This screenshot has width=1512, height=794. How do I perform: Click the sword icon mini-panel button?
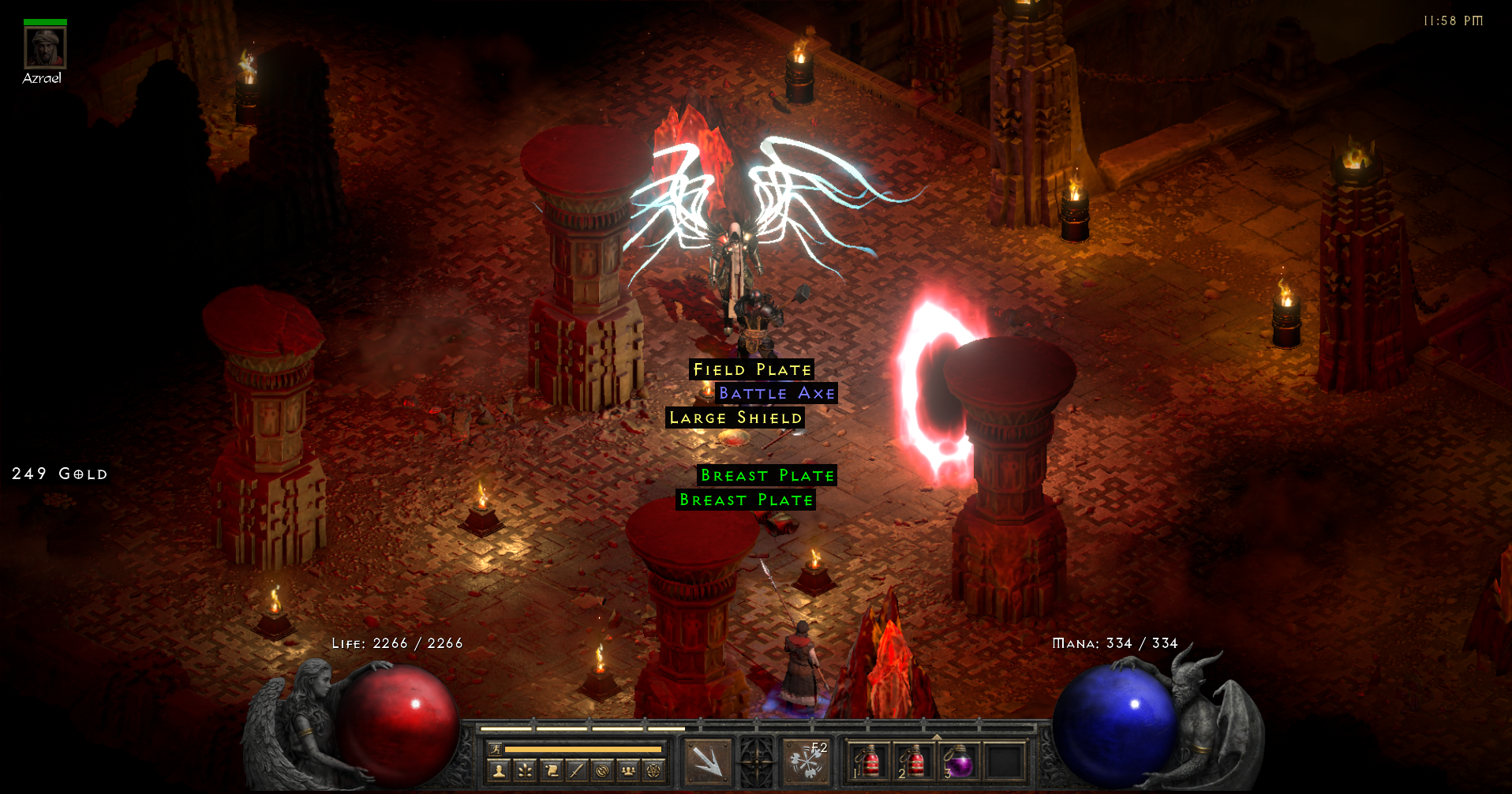pyautogui.click(x=577, y=771)
